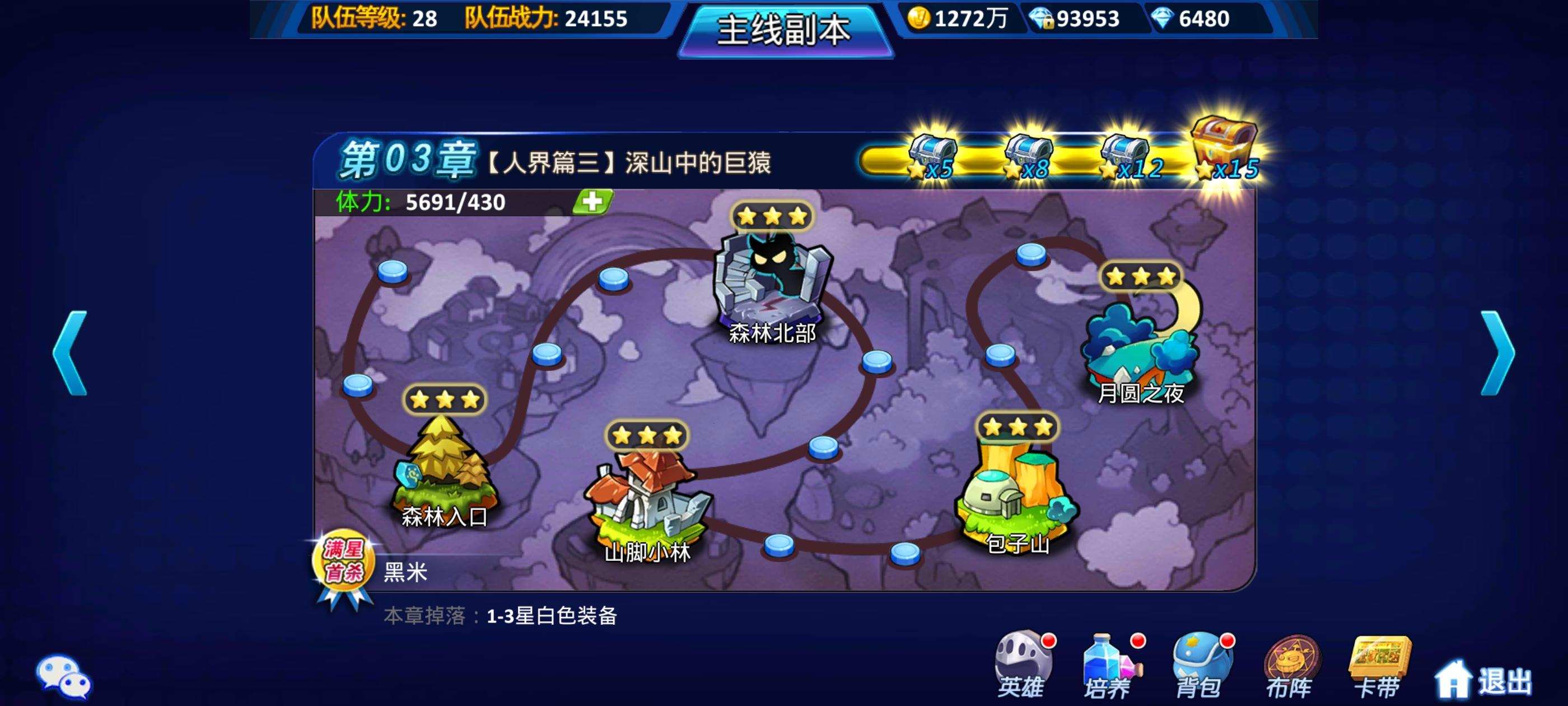This screenshot has width=1568, height=706.
Task: Select the 主线副本 tab
Action: [782, 32]
